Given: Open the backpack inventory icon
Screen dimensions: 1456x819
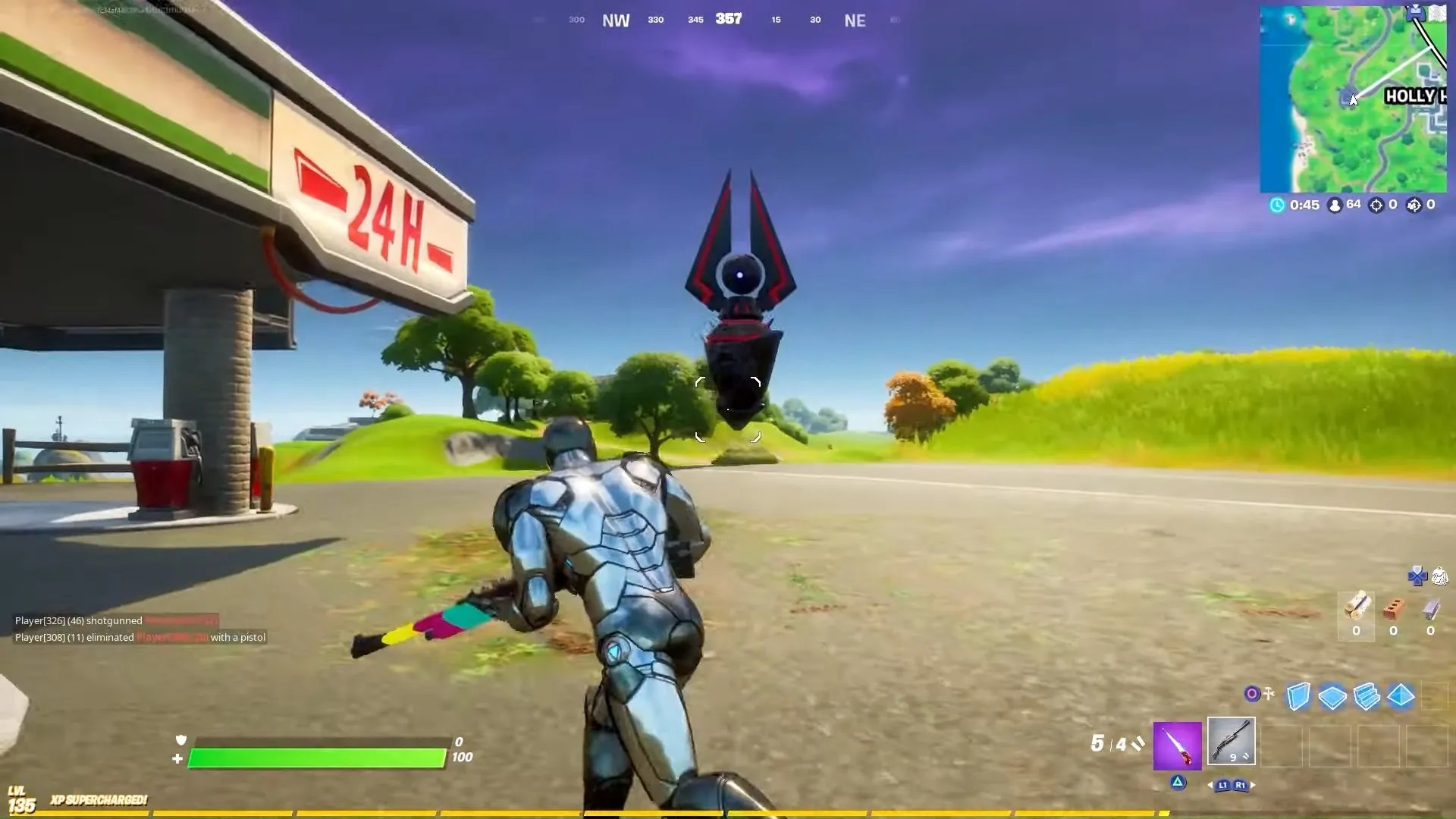Looking at the screenshot, I should (x=1439, y=576).
